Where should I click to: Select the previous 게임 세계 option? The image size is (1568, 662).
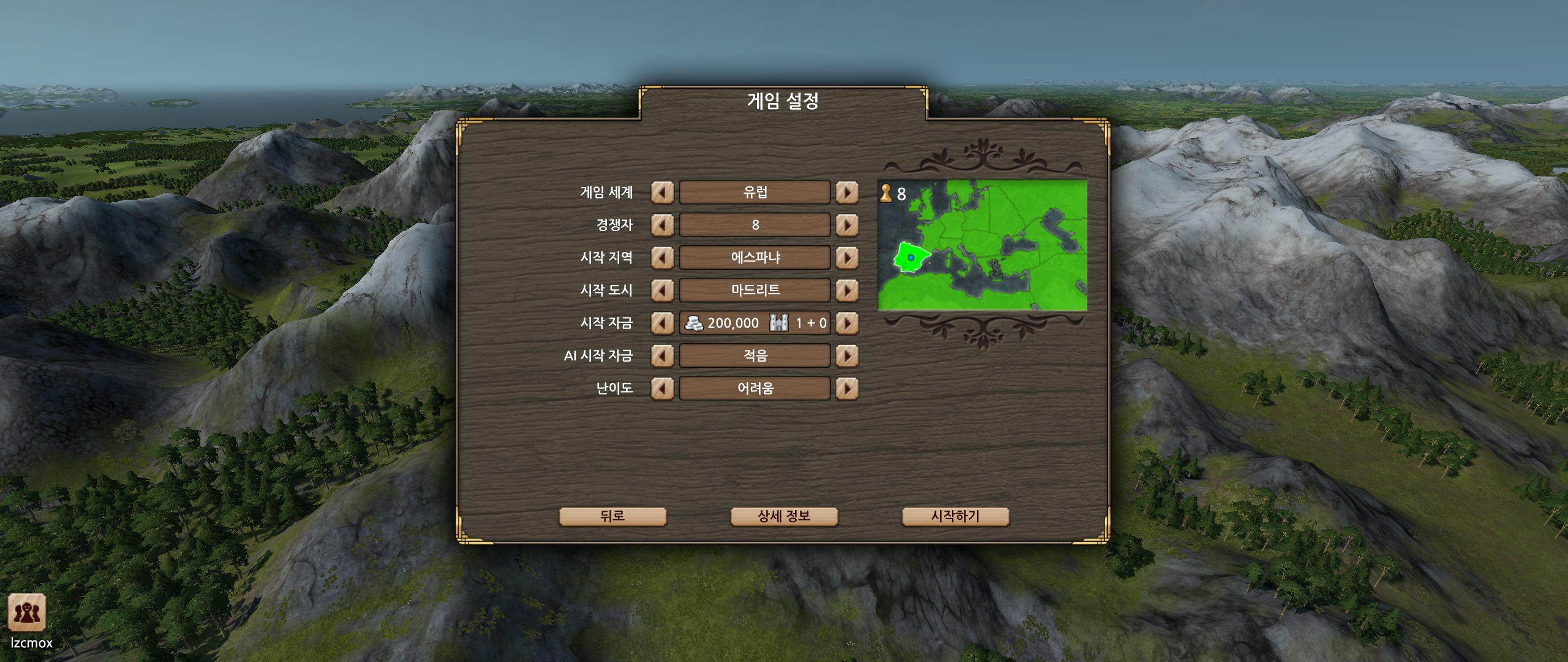661,192
